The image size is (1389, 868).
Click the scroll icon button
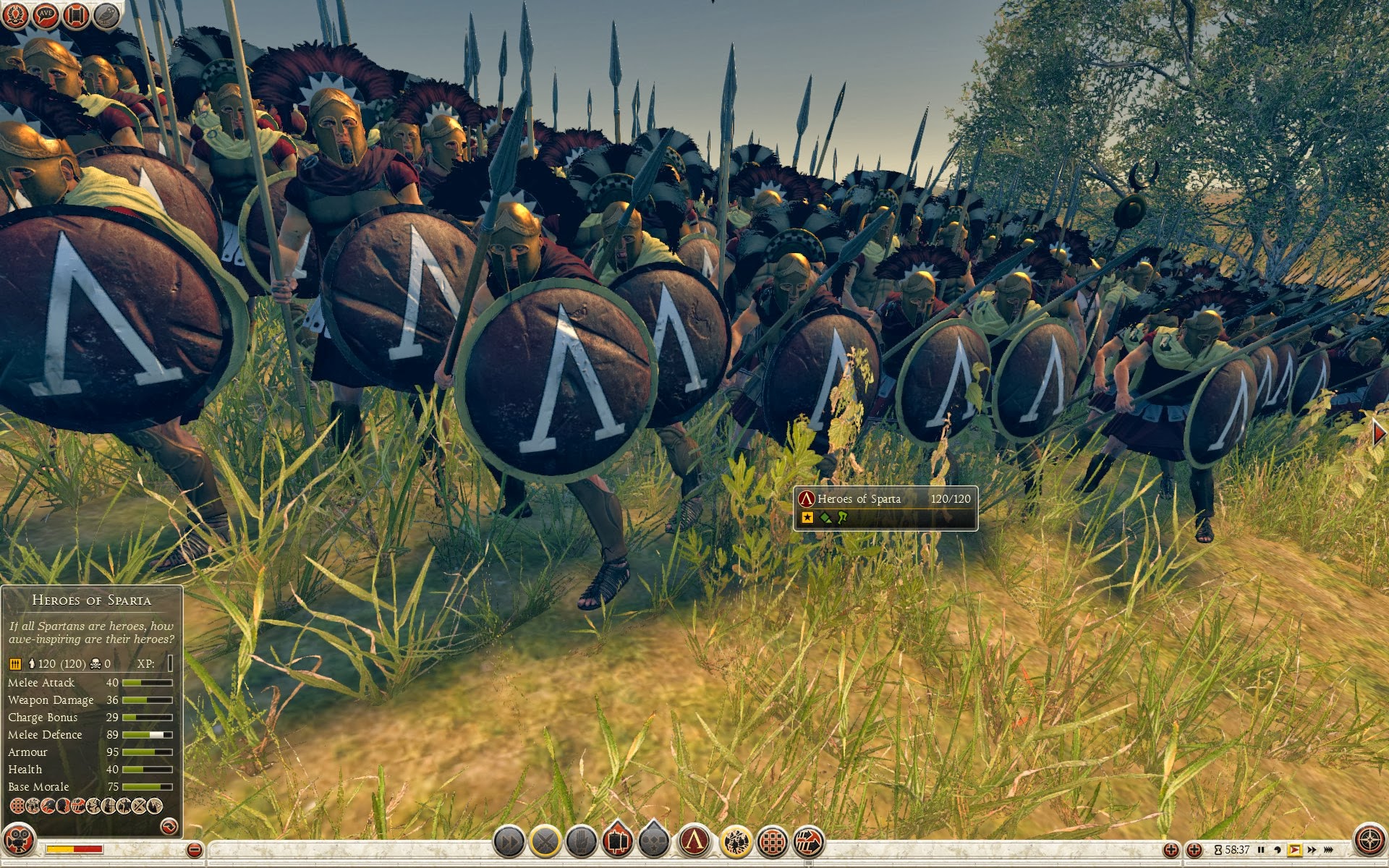point(76,15)
